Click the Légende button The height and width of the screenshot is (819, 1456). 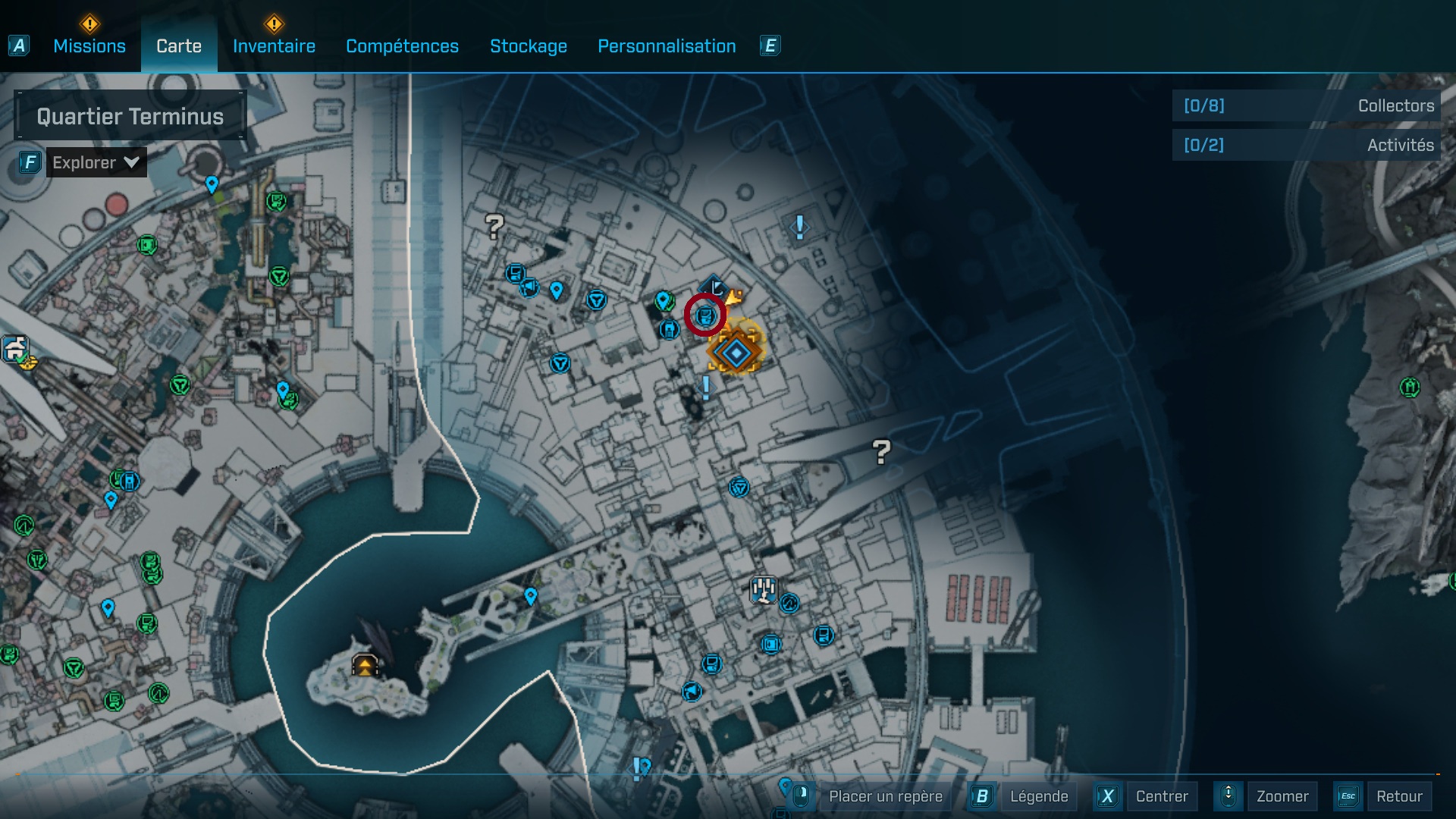[x=1039, y=796]
